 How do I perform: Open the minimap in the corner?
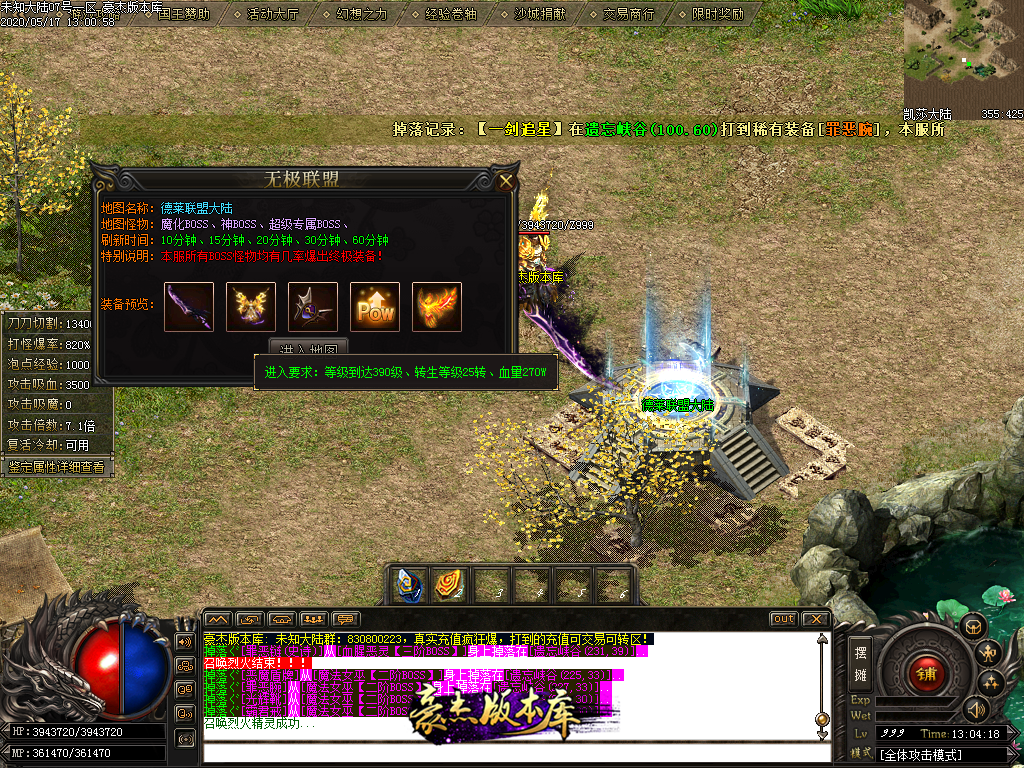coord(963,53)
